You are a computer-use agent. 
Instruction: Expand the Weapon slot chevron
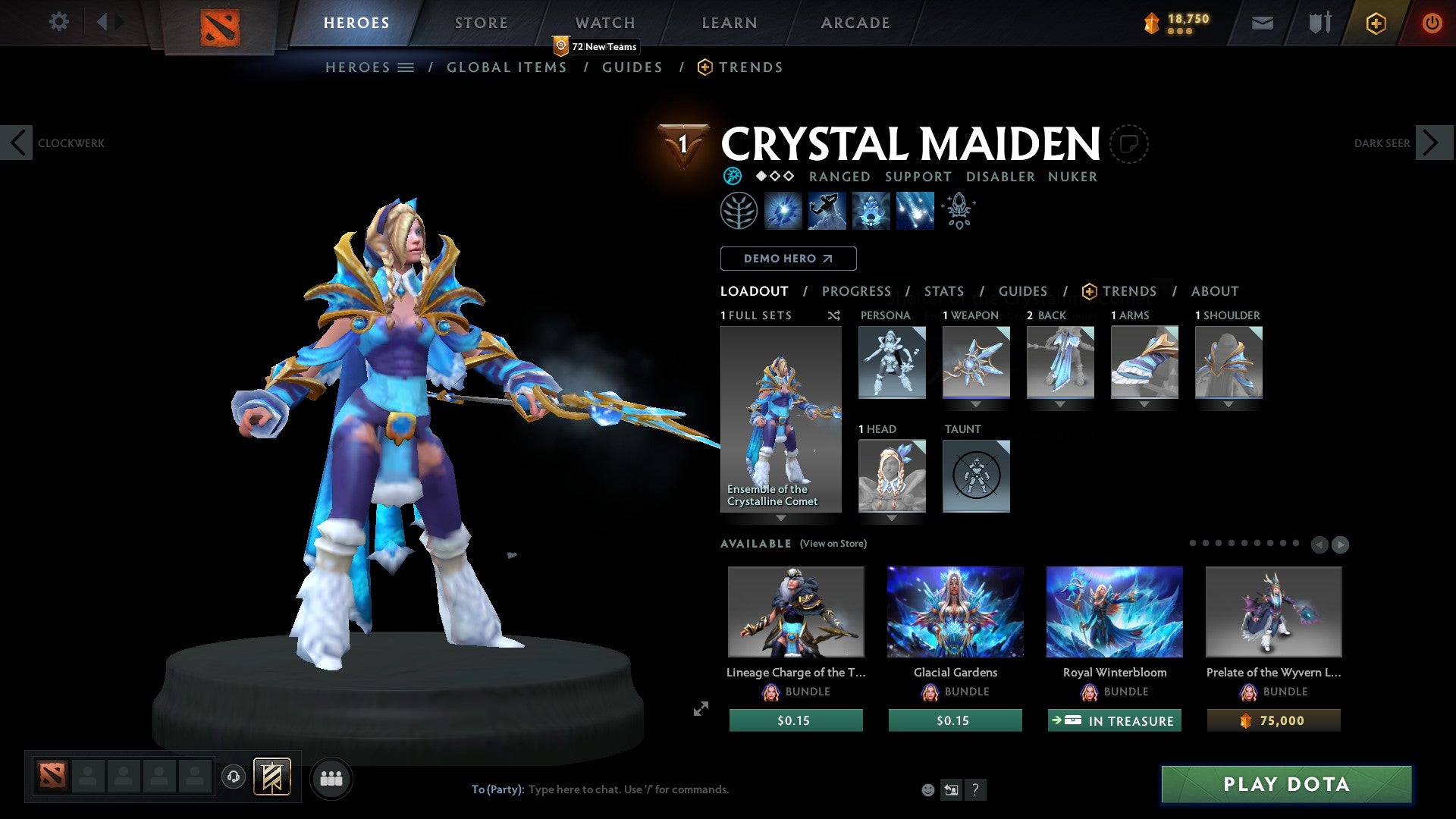[x=976, y=404]
